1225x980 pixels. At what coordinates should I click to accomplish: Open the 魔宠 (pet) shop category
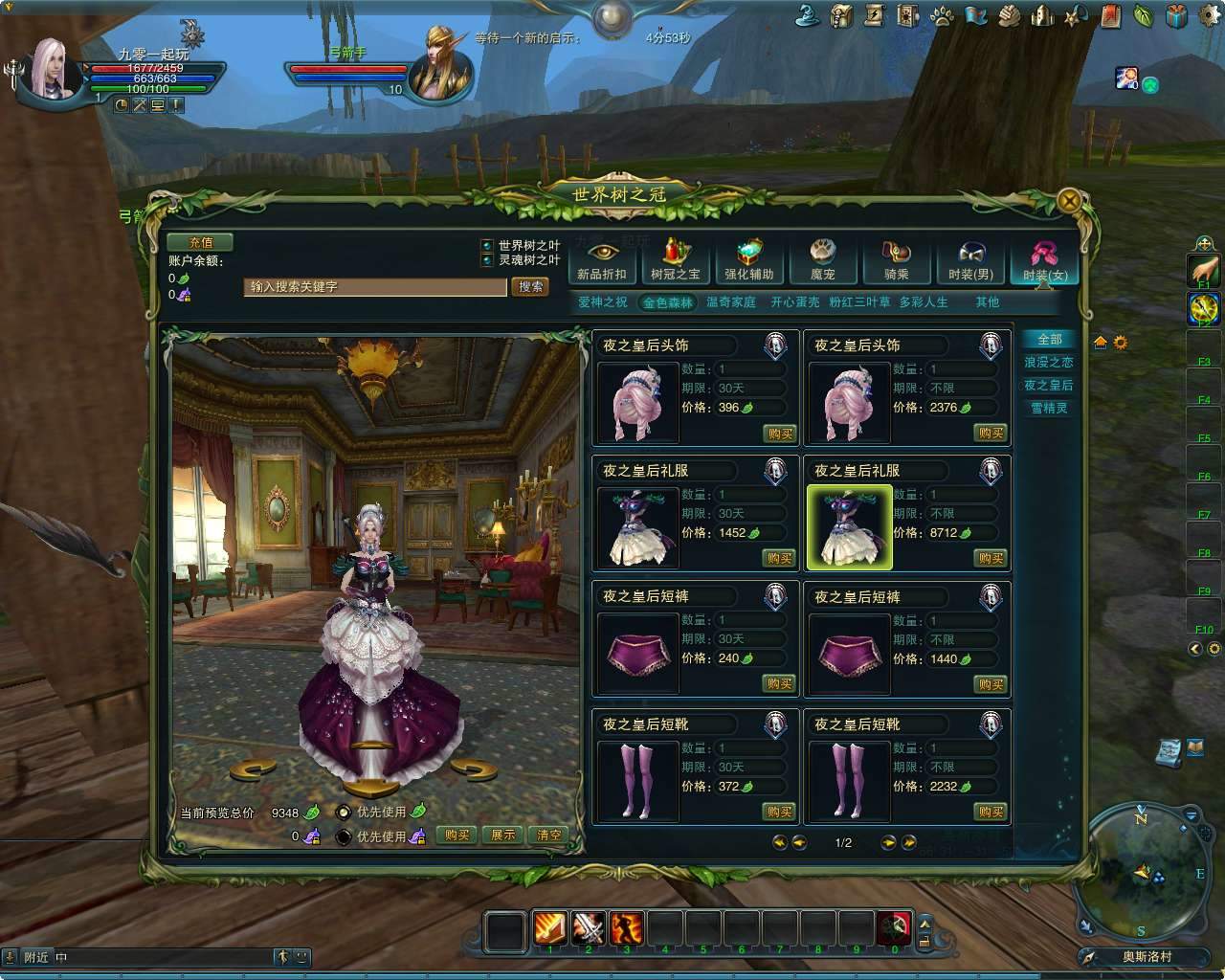click(822, 258)
